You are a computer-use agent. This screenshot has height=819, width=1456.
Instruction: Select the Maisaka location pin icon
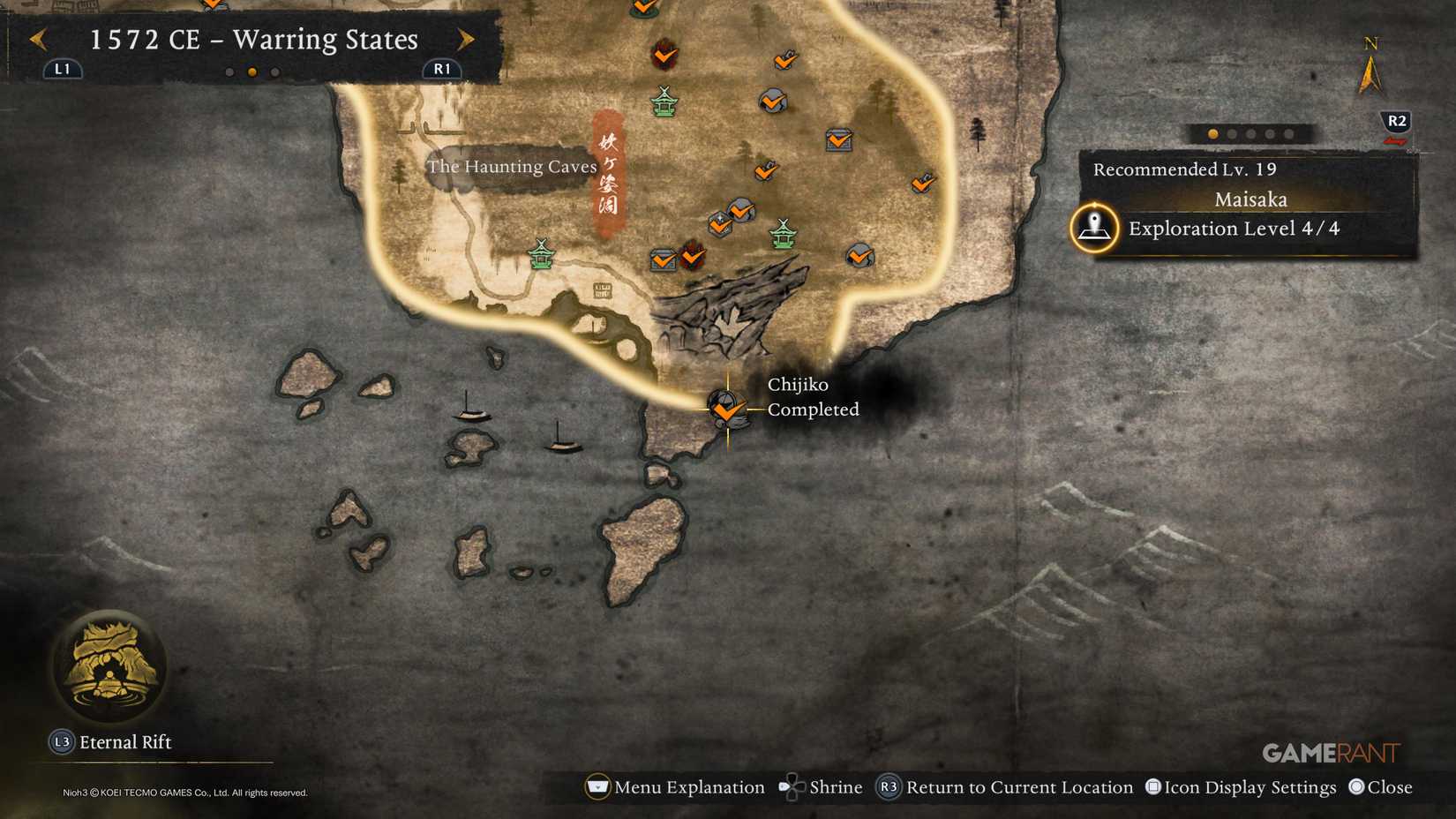pyautogui.click(x=1094, y=229)
